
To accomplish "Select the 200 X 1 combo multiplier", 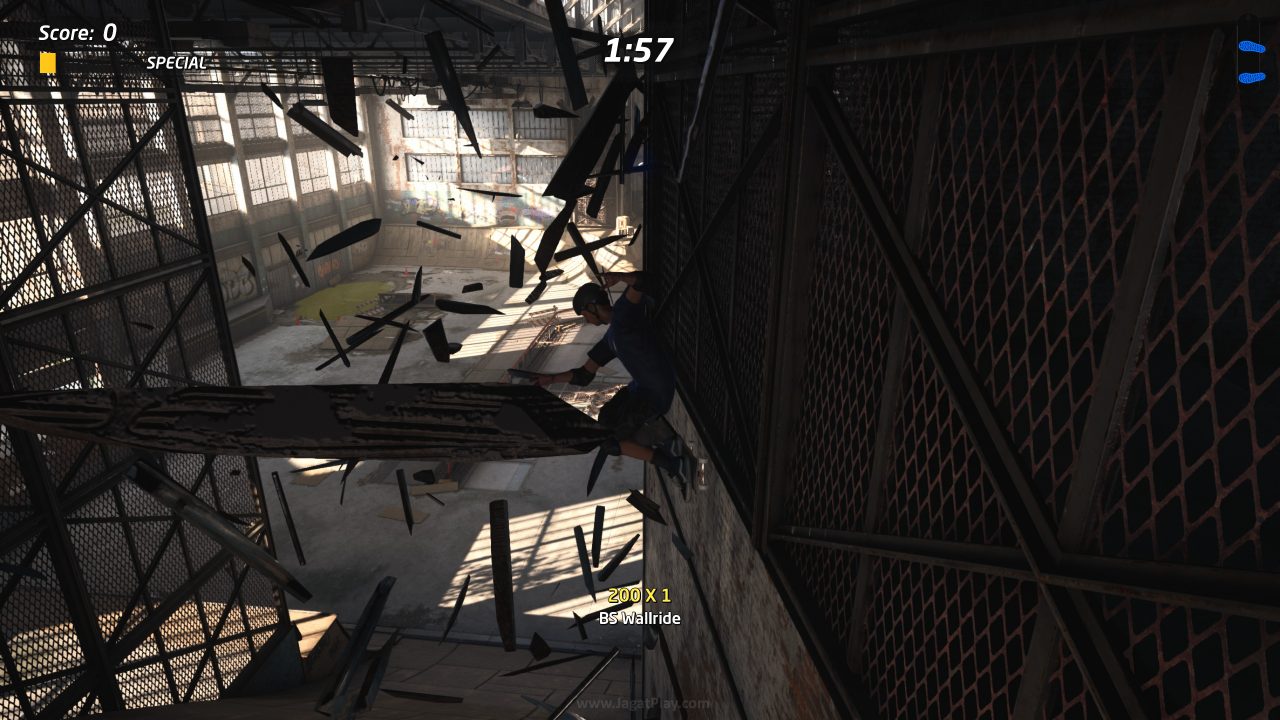I will pos(640,597).
